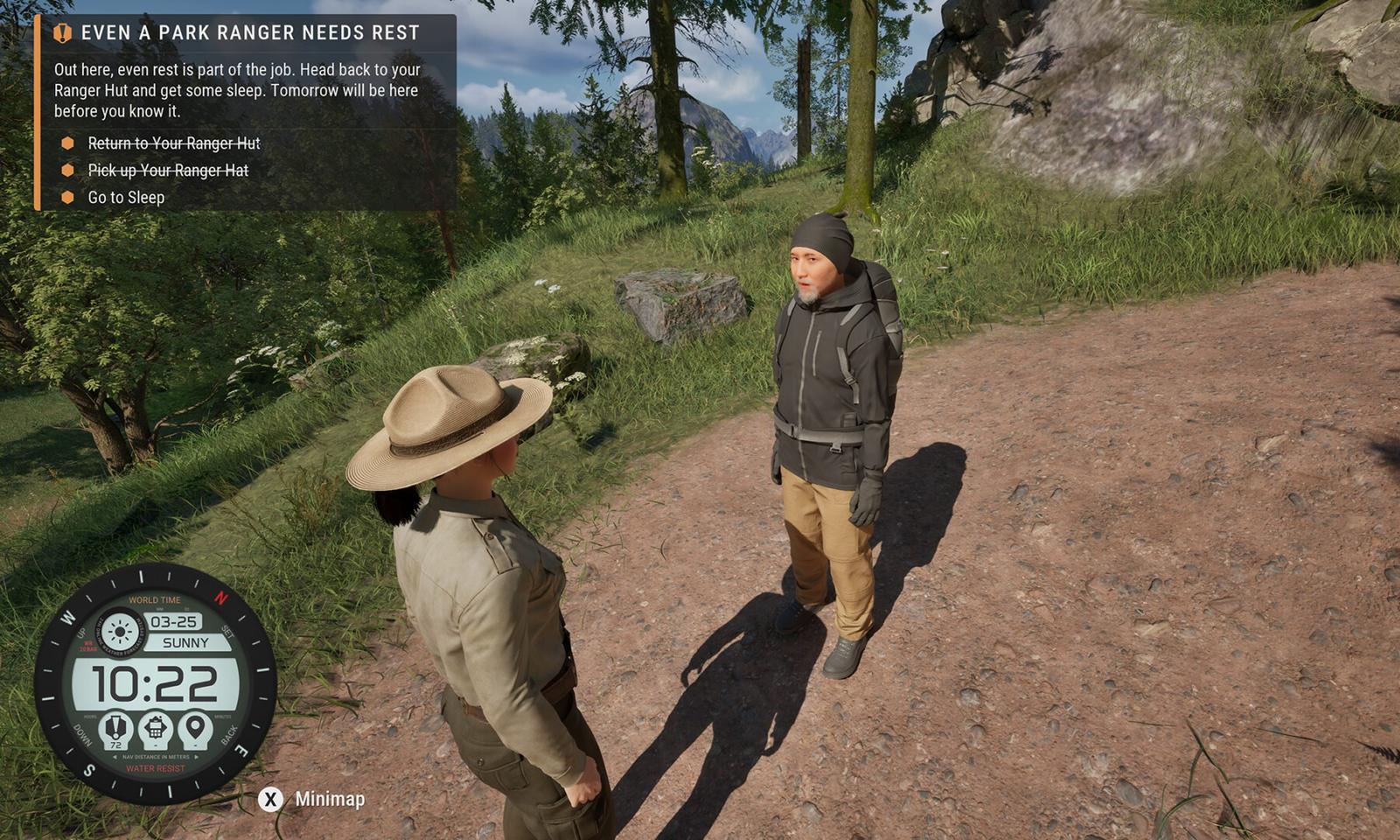1400x840 pixels.
Task: Select the Pick up Your Ranger Hat objective
Action: 168,171
